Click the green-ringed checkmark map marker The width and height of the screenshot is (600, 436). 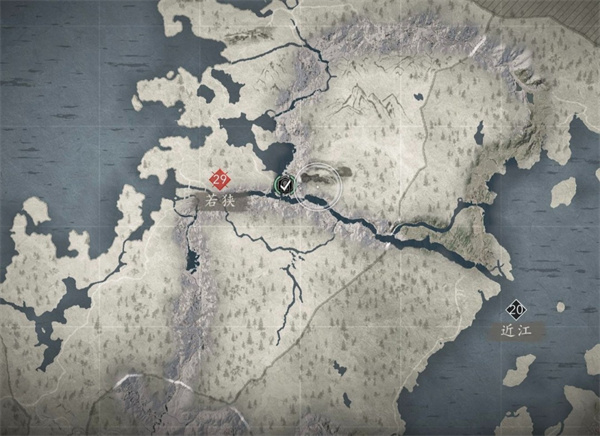tap(285, 184)
